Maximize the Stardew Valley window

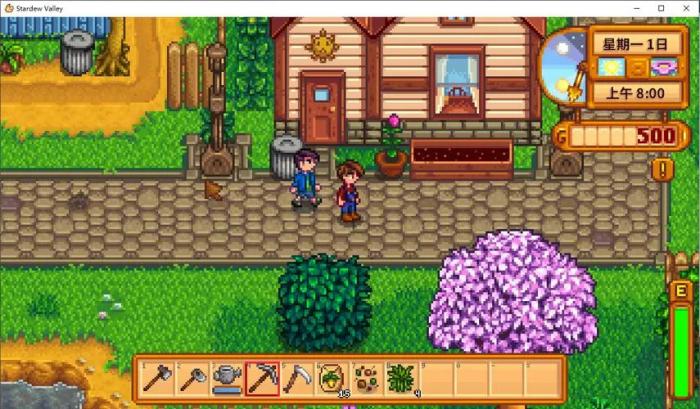point(660,8)
